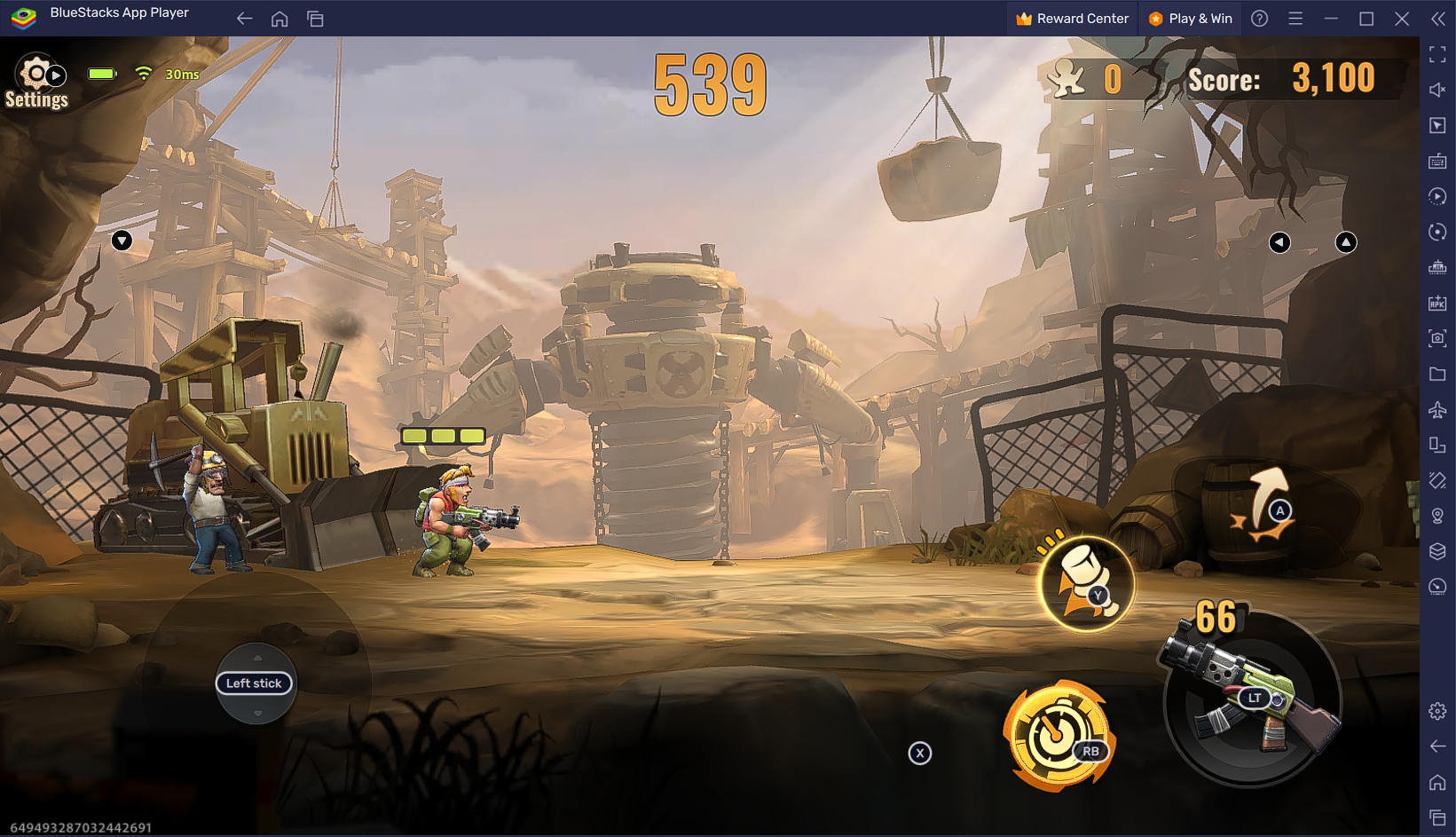Screen dimensions: 1456x837
Task: Enable screen rotation in the sidebar
Action: click(x=1437, y=232)
